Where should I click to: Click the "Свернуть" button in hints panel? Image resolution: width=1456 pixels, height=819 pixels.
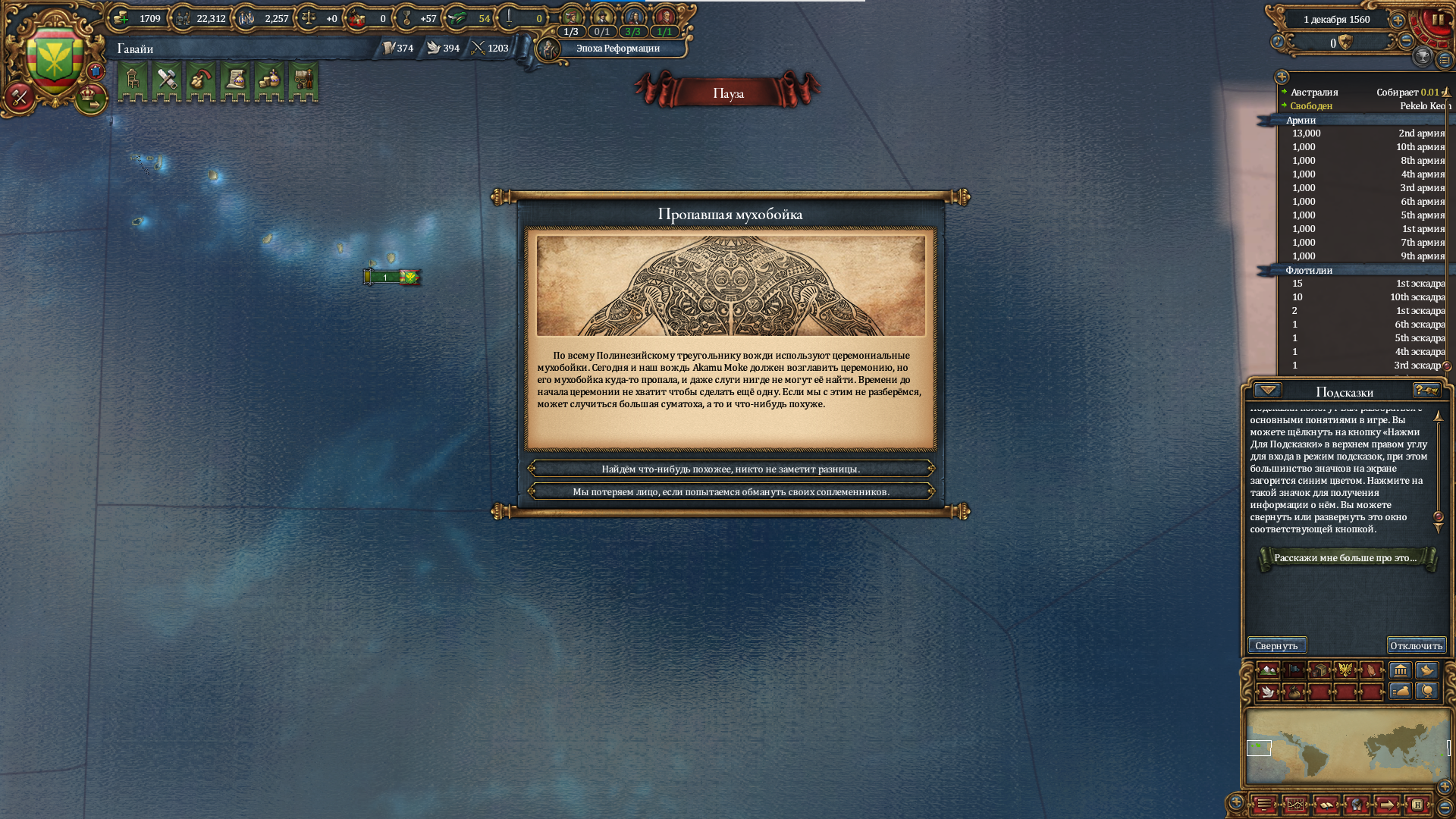[1277, 645]
